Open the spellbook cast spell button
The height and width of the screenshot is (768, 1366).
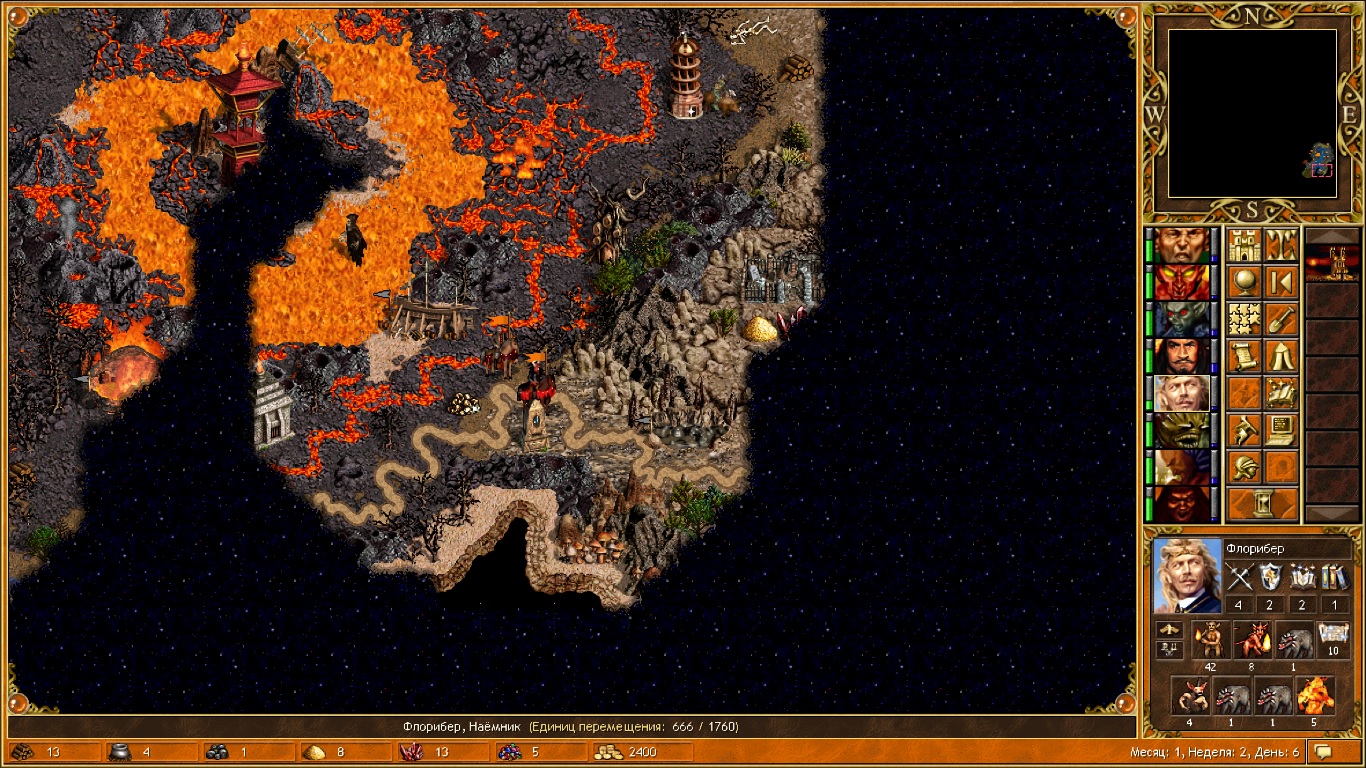1281,393
